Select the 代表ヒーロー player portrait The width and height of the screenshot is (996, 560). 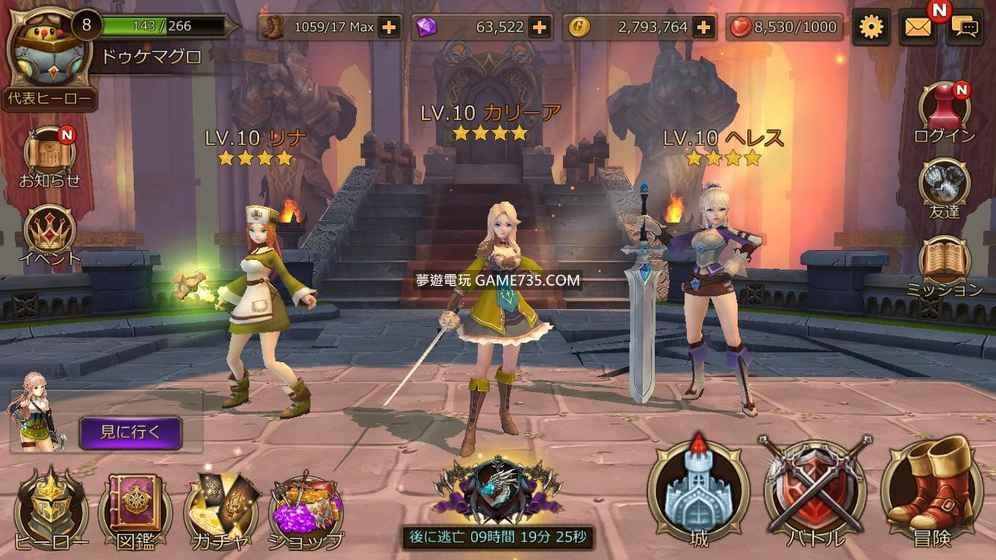pyautogui.click(x=46, y=56)
